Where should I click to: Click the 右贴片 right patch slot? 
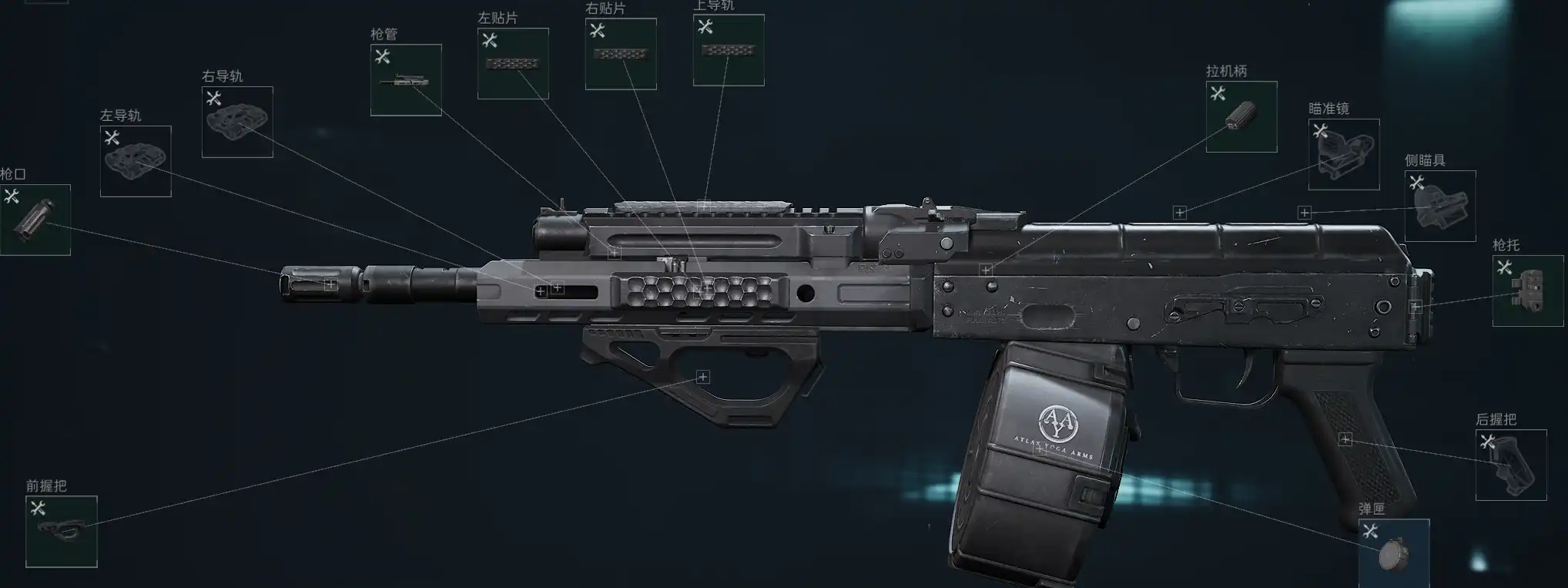621,54
